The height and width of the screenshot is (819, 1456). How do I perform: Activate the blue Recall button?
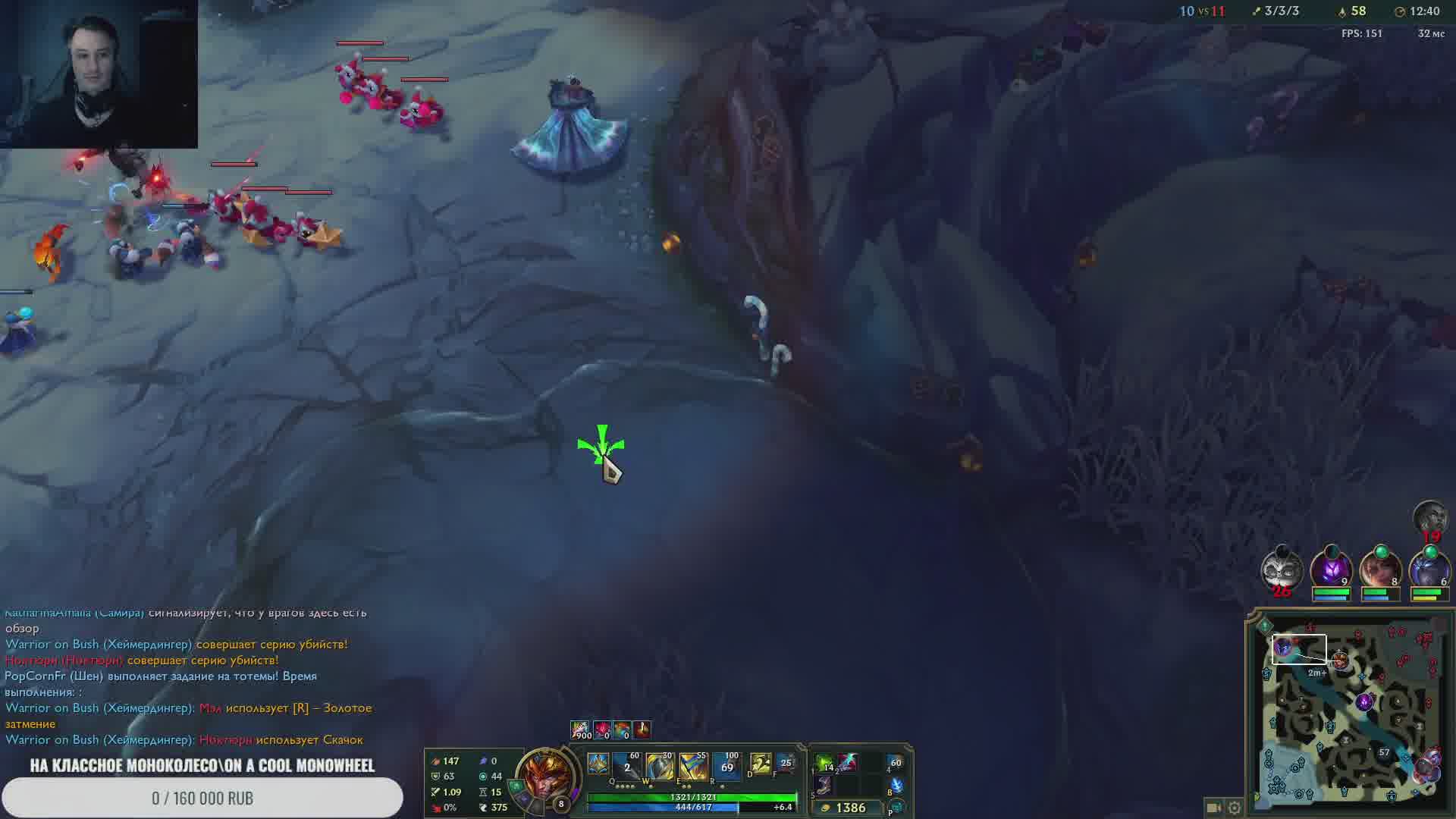[896, 787]
